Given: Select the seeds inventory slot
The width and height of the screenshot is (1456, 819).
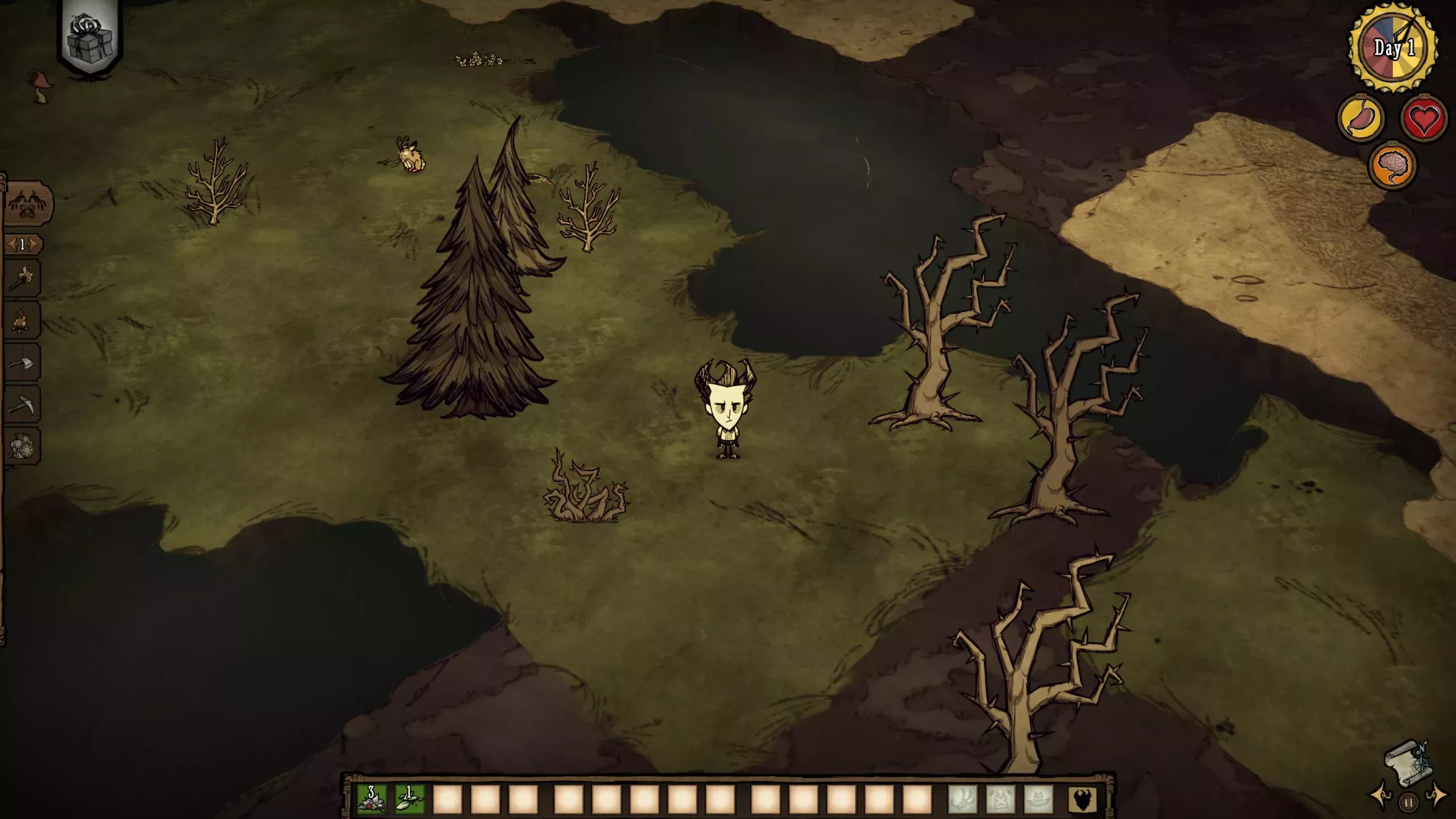Looking at the screenshot, I should [x=409, y=799].
